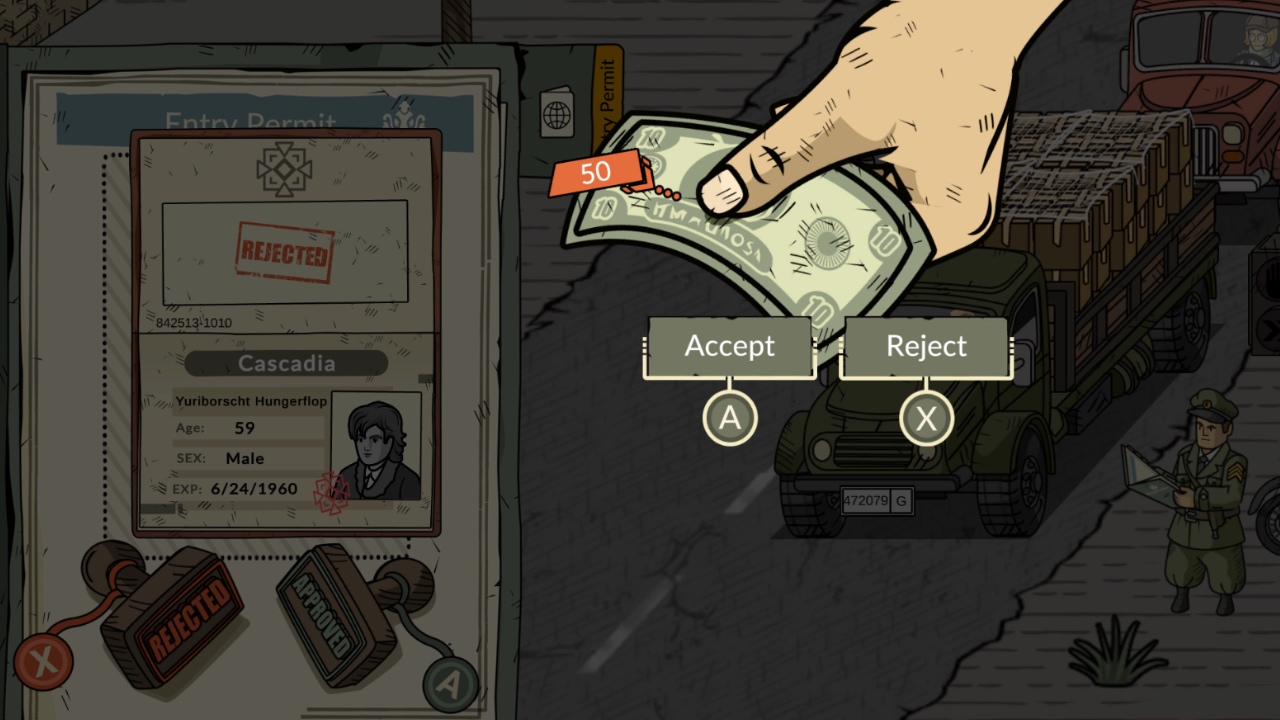
Task: Click the Cascadia name plate
Action: point(285,363)
